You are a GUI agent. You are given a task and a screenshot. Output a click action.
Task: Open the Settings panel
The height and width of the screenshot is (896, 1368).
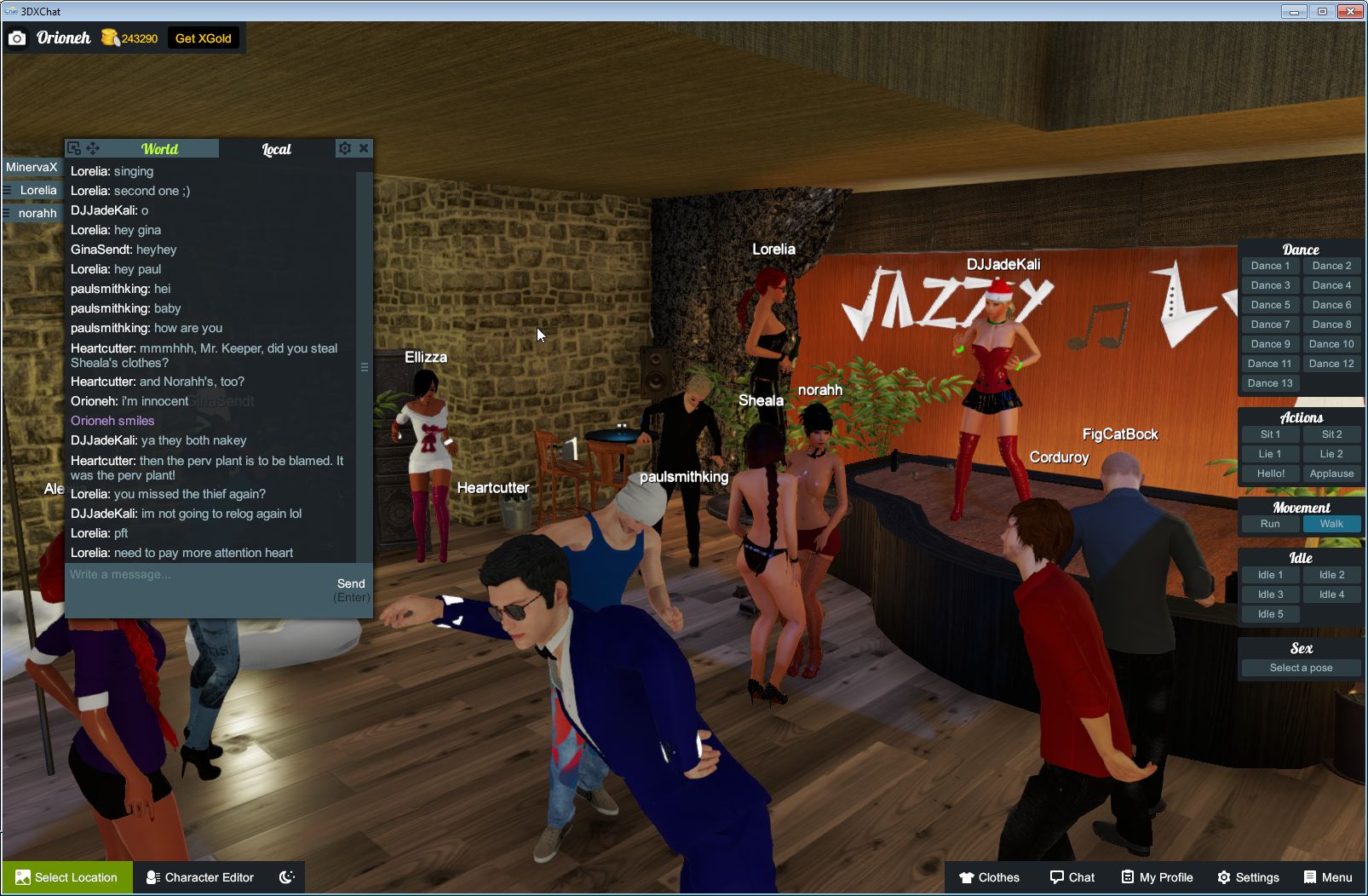tap(1248, 877)
